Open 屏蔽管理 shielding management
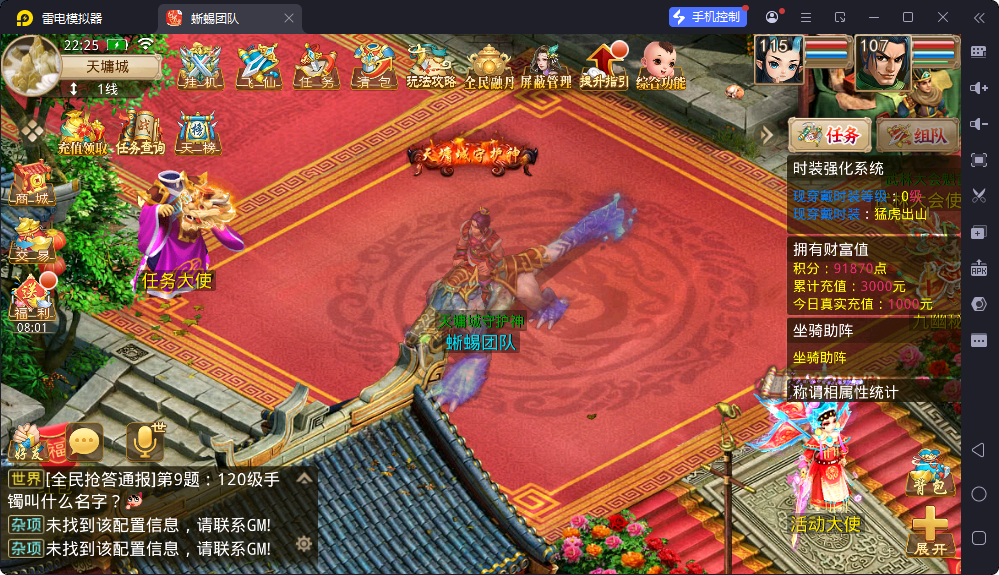This screenshot has height=575, width=999. [546, 66]
